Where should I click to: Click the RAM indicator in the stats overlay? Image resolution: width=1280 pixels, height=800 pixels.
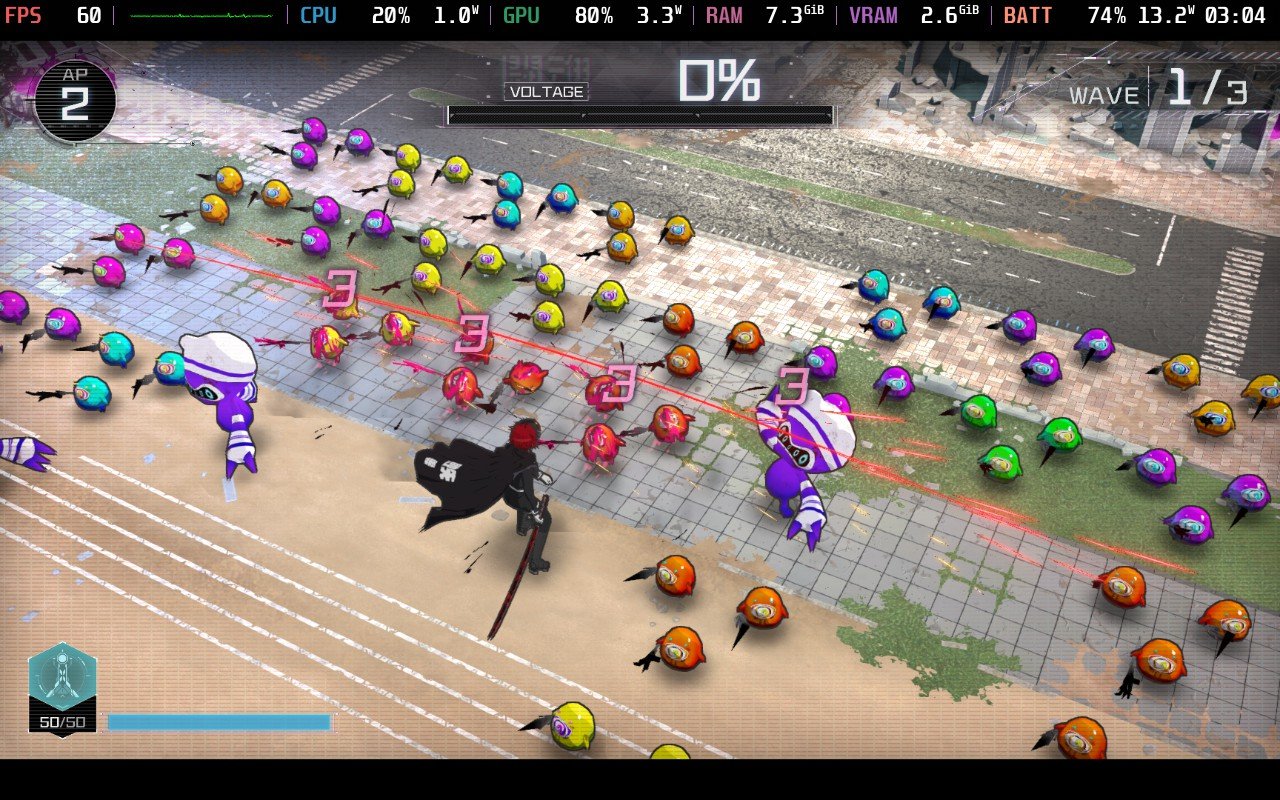coord(722,16)
